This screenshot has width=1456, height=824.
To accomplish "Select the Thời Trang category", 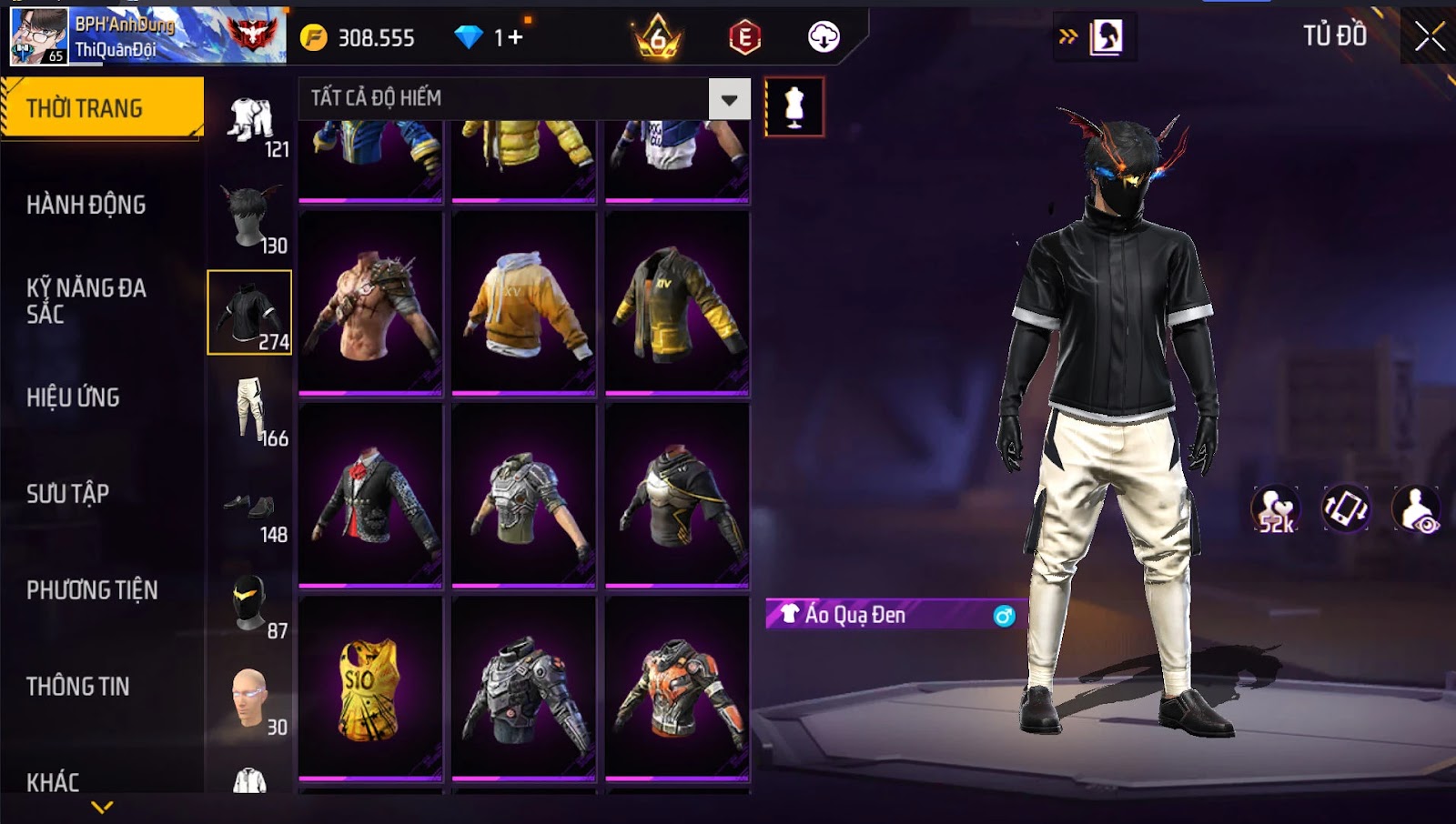I will [x=102, y=108].
